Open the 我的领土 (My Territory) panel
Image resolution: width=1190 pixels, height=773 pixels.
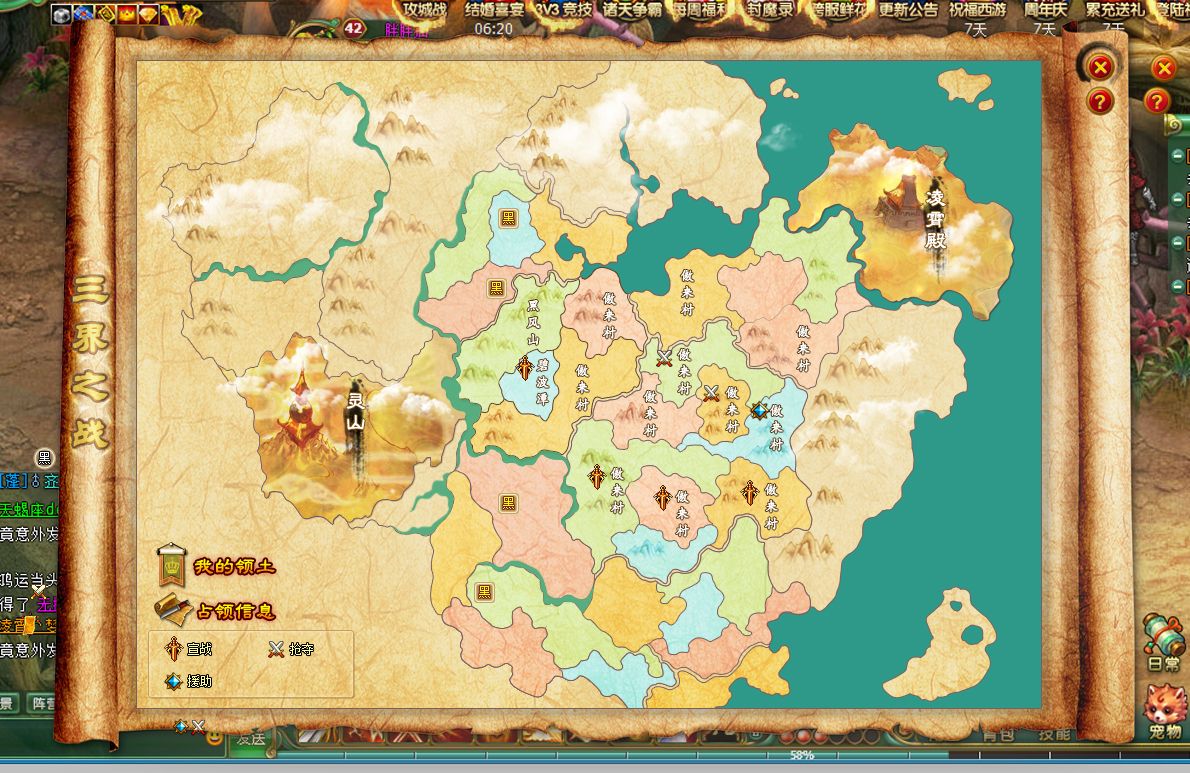pyautogui.click(x=216, y=567)
